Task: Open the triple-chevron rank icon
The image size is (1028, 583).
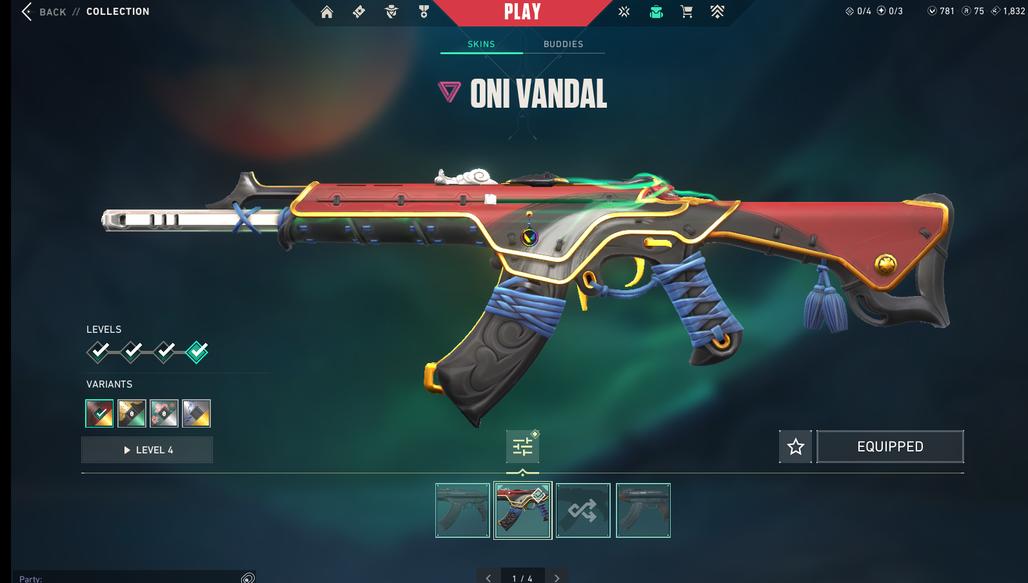Action: [717, 12]
